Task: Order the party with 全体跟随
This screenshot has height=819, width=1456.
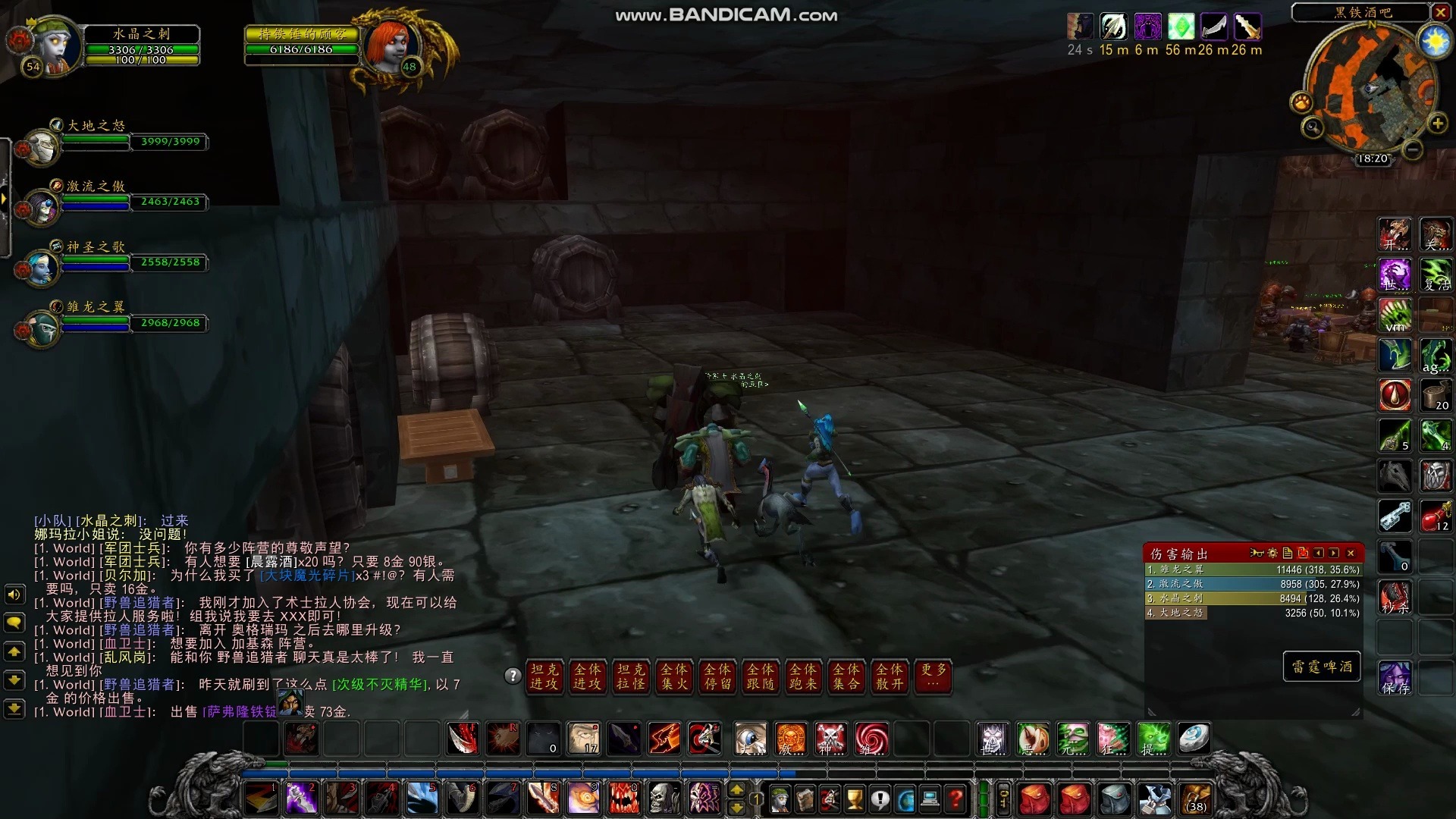Action: tap(761, 676)
